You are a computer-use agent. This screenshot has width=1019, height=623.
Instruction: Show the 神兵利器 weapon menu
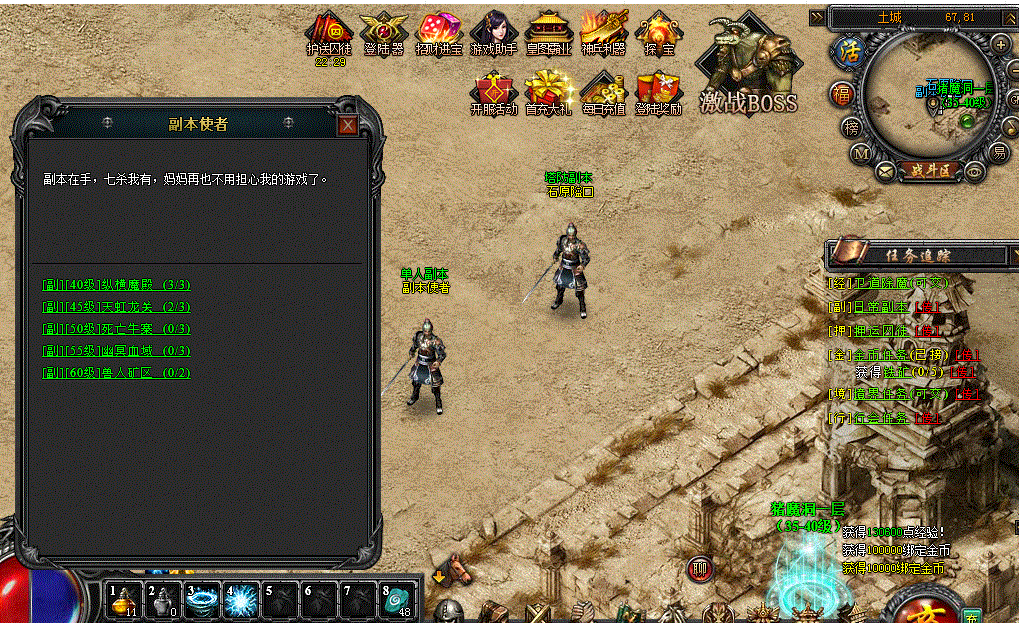pyautogui.click(x=603, y=34)
